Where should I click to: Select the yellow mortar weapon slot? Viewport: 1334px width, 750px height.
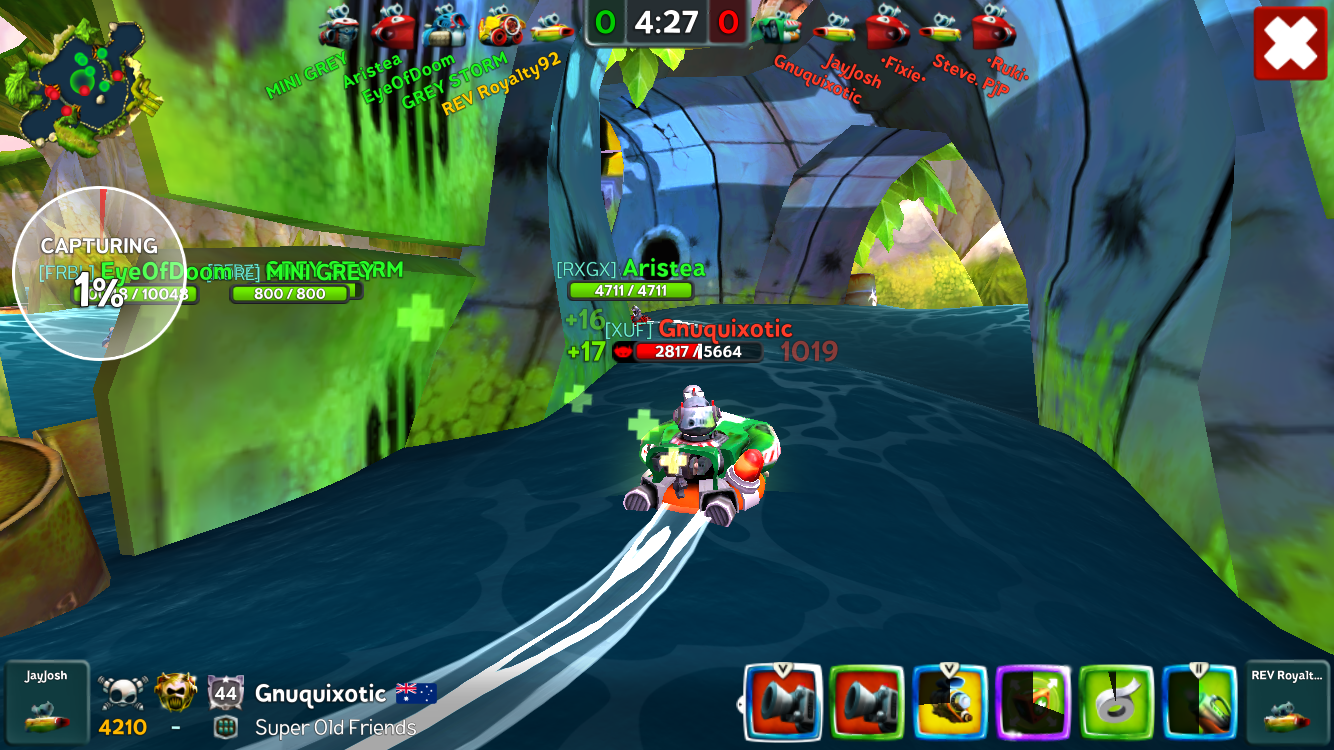pos(950,703)
